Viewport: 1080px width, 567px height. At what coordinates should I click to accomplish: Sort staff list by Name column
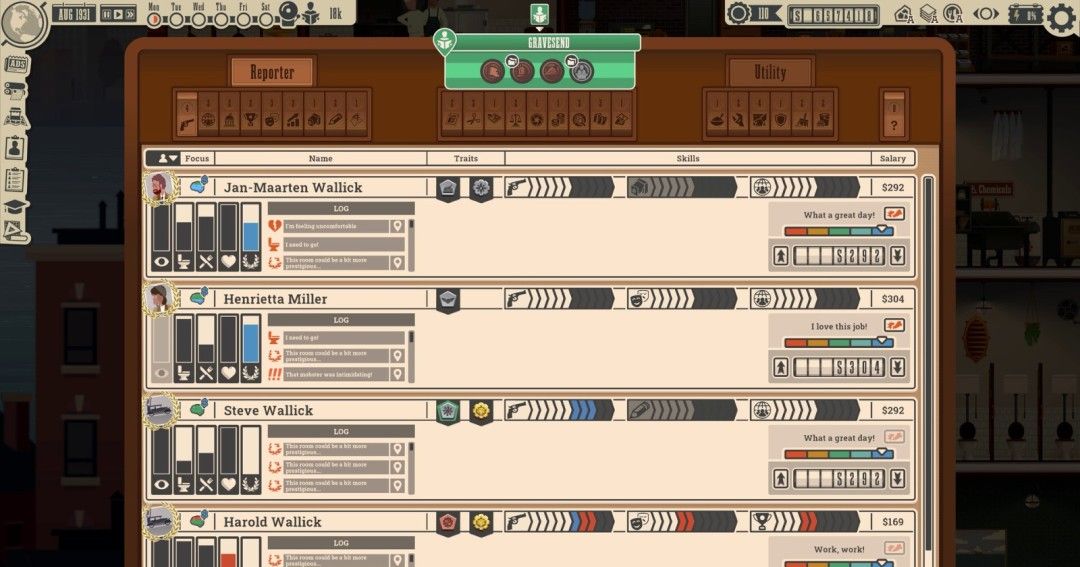pos(320,158)
